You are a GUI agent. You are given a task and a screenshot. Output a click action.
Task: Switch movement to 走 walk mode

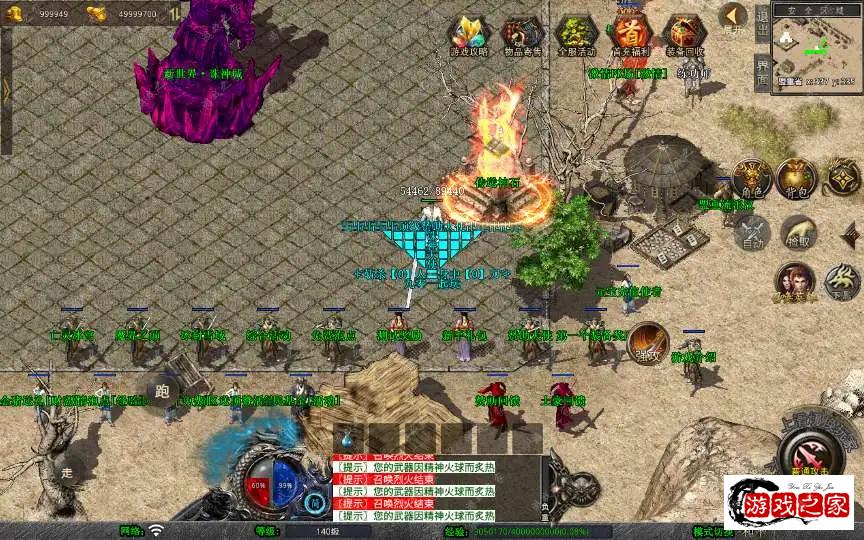[x=68, y=471]
